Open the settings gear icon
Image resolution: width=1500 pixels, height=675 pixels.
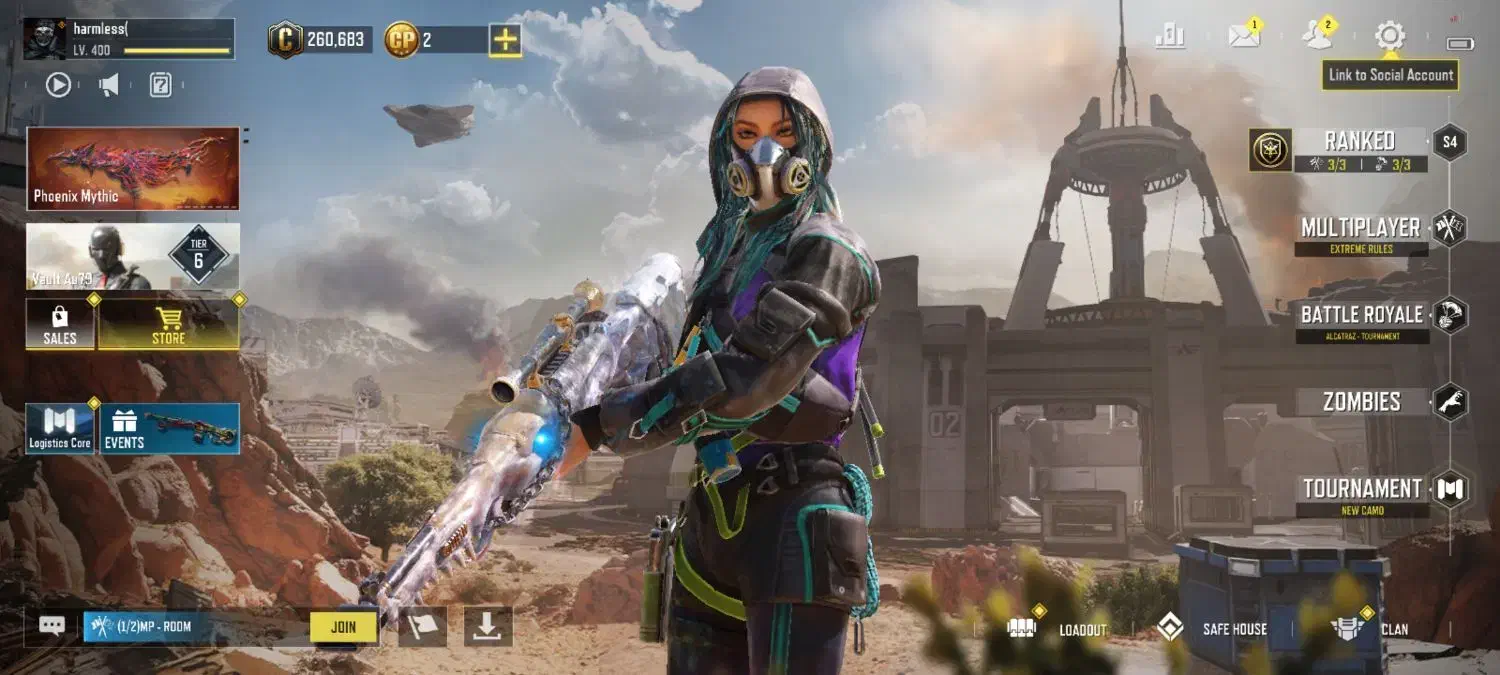[x=1389, y=37]
